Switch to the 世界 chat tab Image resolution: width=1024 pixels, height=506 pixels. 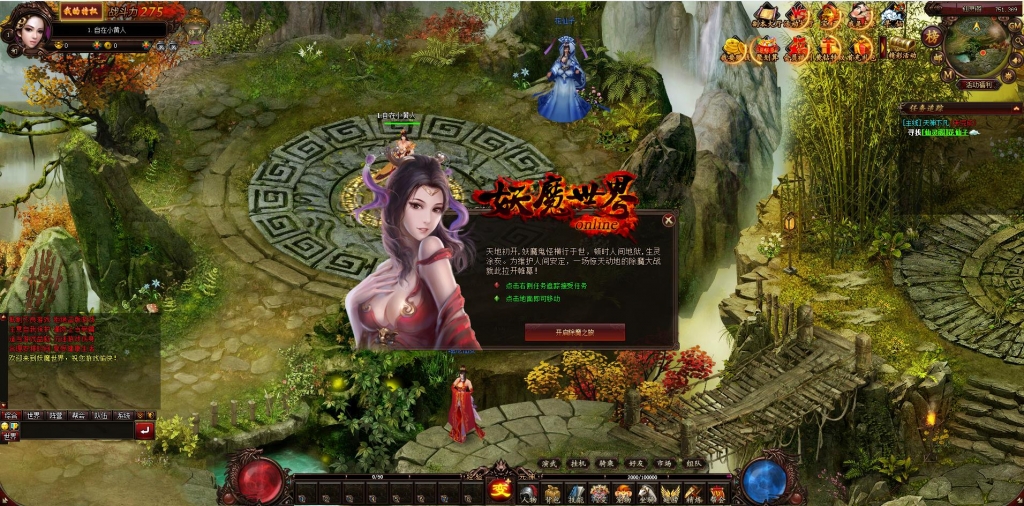pyautogui.click(x=33, y=415)
